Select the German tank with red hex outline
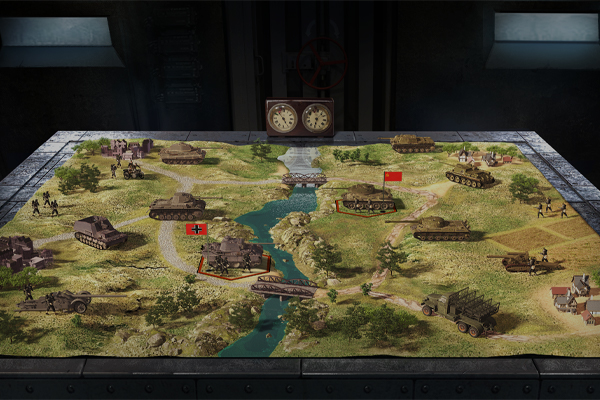 point(234,253)
